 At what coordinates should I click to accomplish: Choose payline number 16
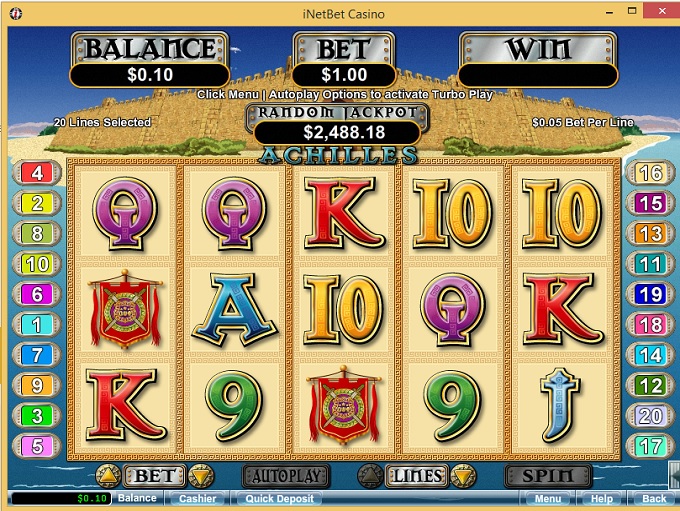[650, 173]
